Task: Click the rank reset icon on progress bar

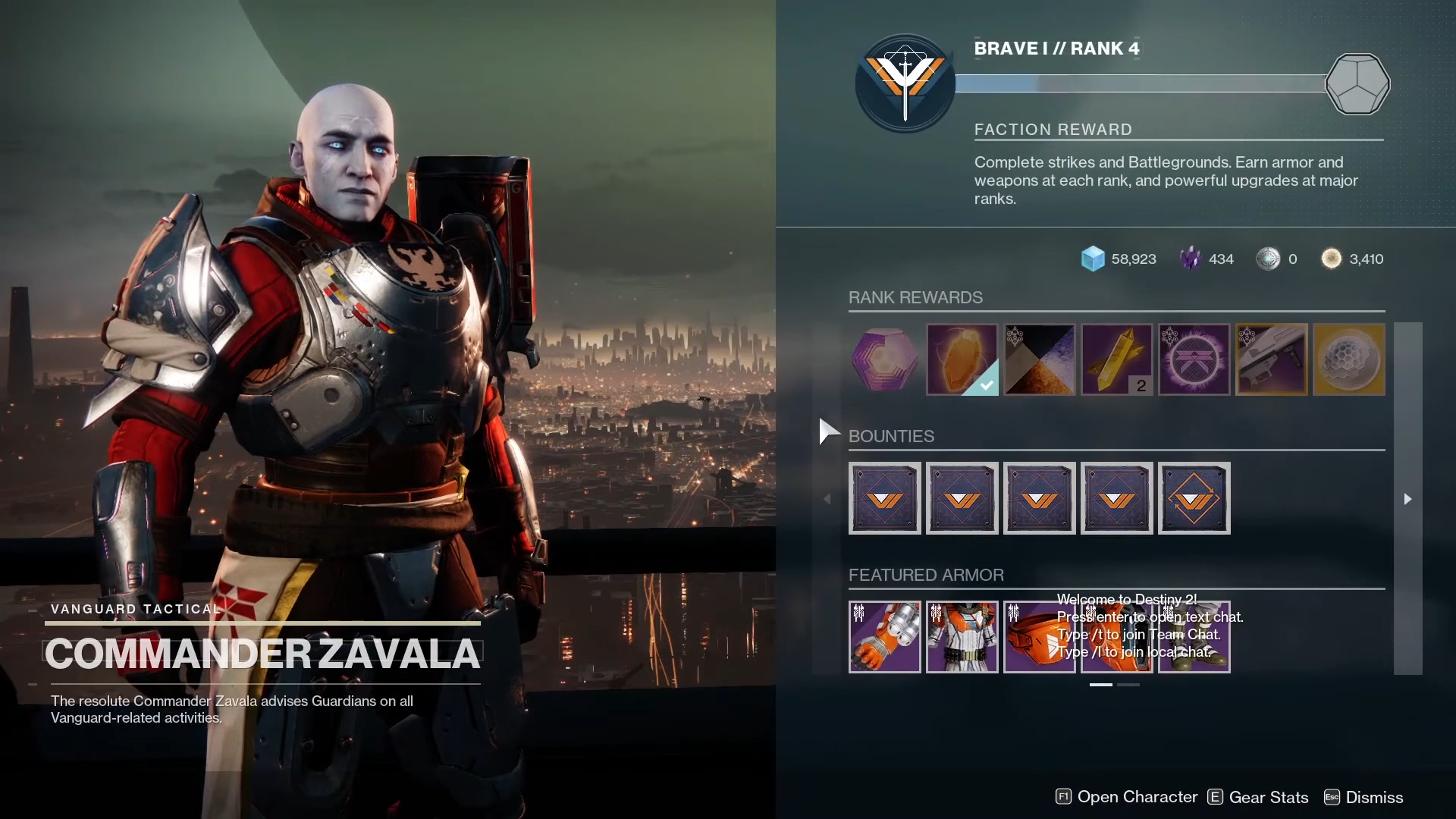Action: tap(1357, 83)
